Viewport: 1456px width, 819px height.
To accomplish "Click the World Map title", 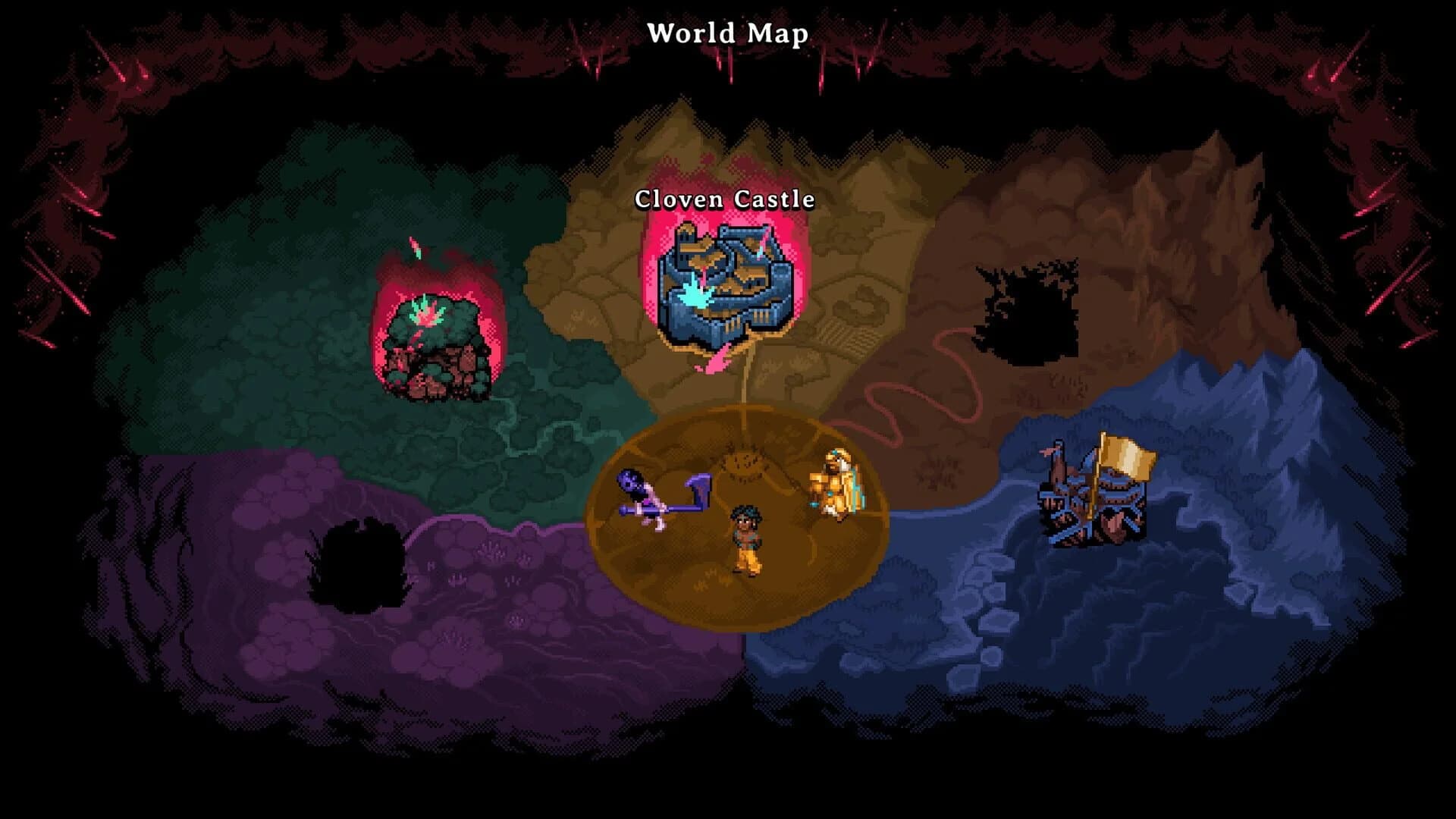I will [728, 33].
